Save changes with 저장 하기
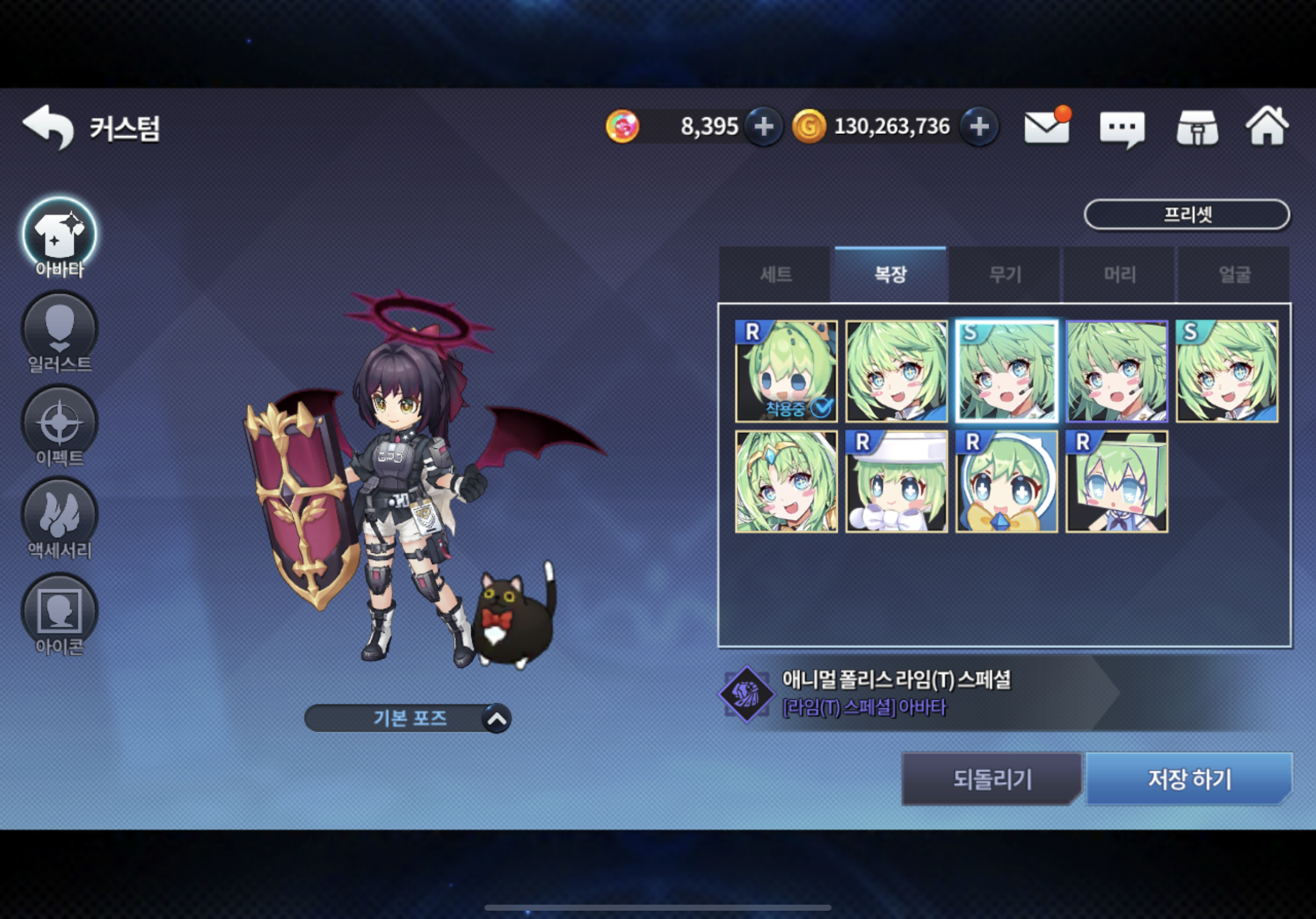Viewport: 1316px width, 919px height. (1189, 779)
